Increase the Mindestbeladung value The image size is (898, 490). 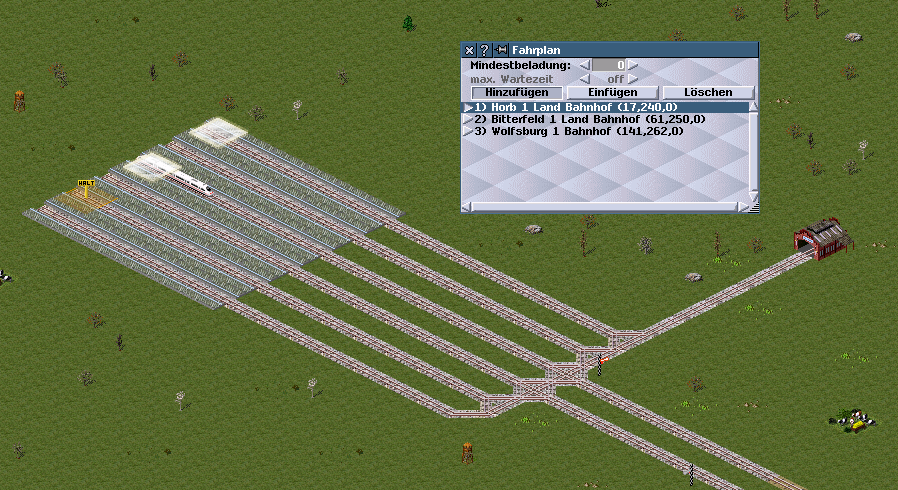632,65
